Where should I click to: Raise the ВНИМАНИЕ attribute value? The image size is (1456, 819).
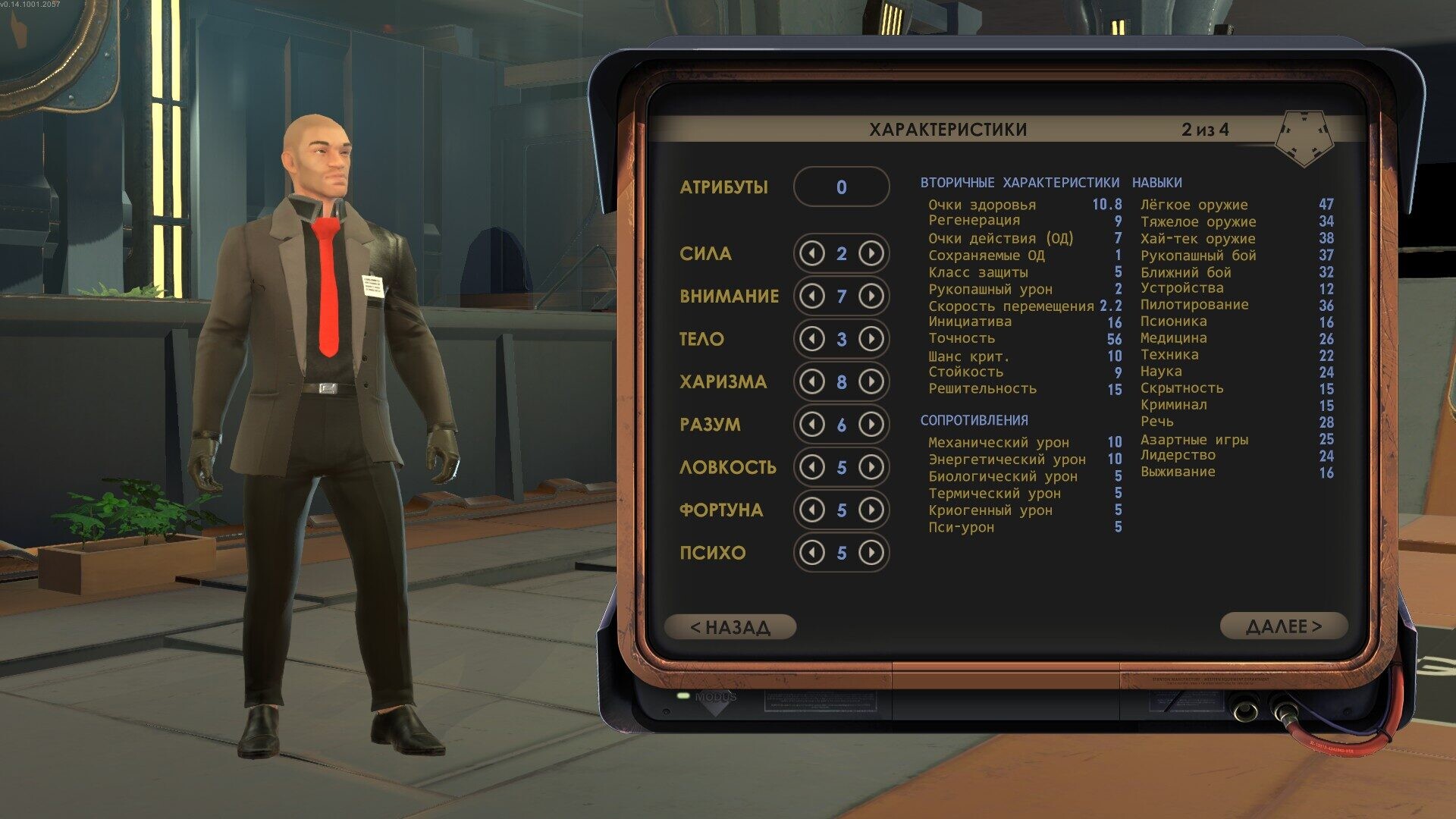pos(871,296)
